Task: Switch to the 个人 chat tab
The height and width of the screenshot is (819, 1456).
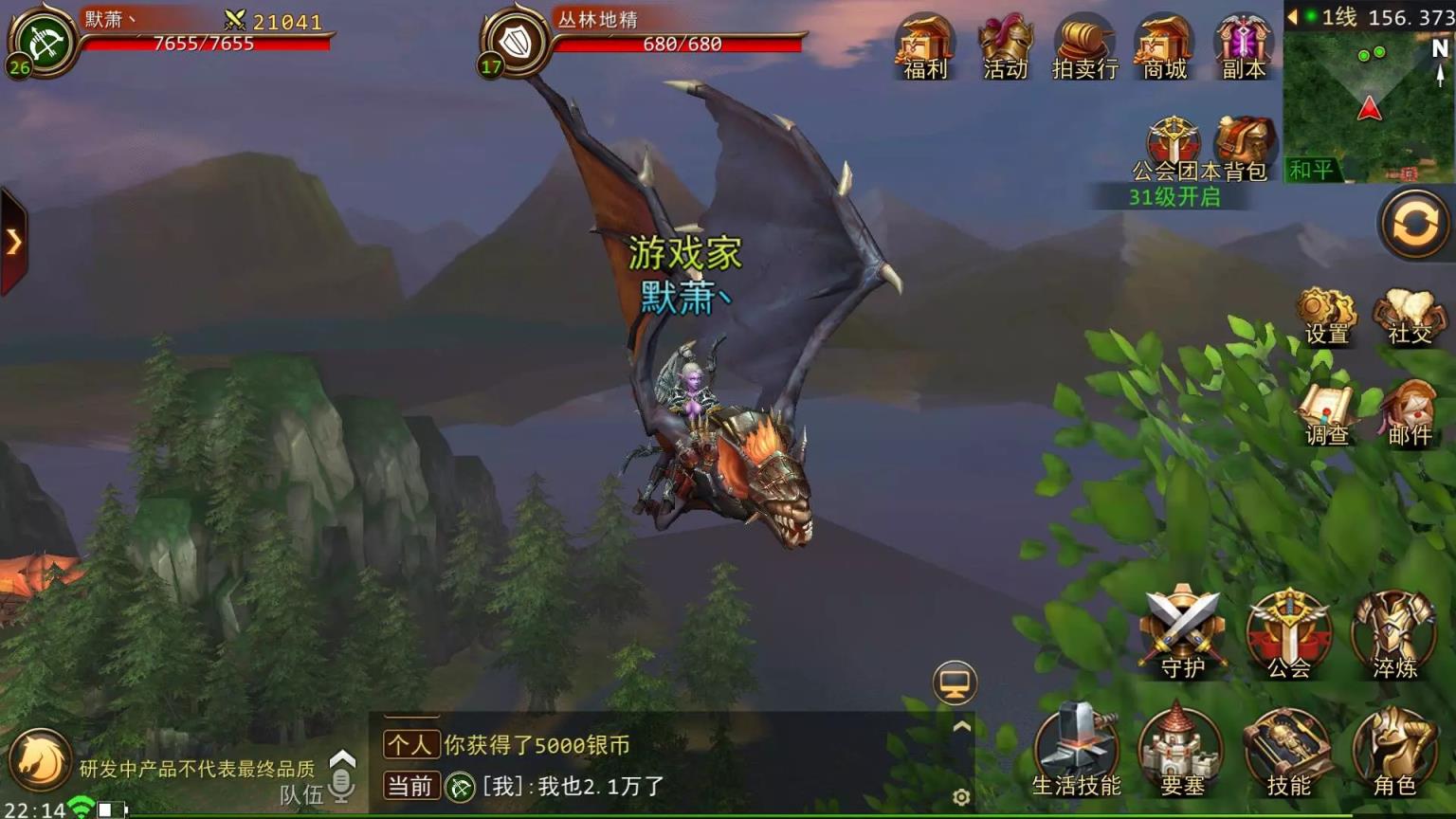Action: coord(410,746)
